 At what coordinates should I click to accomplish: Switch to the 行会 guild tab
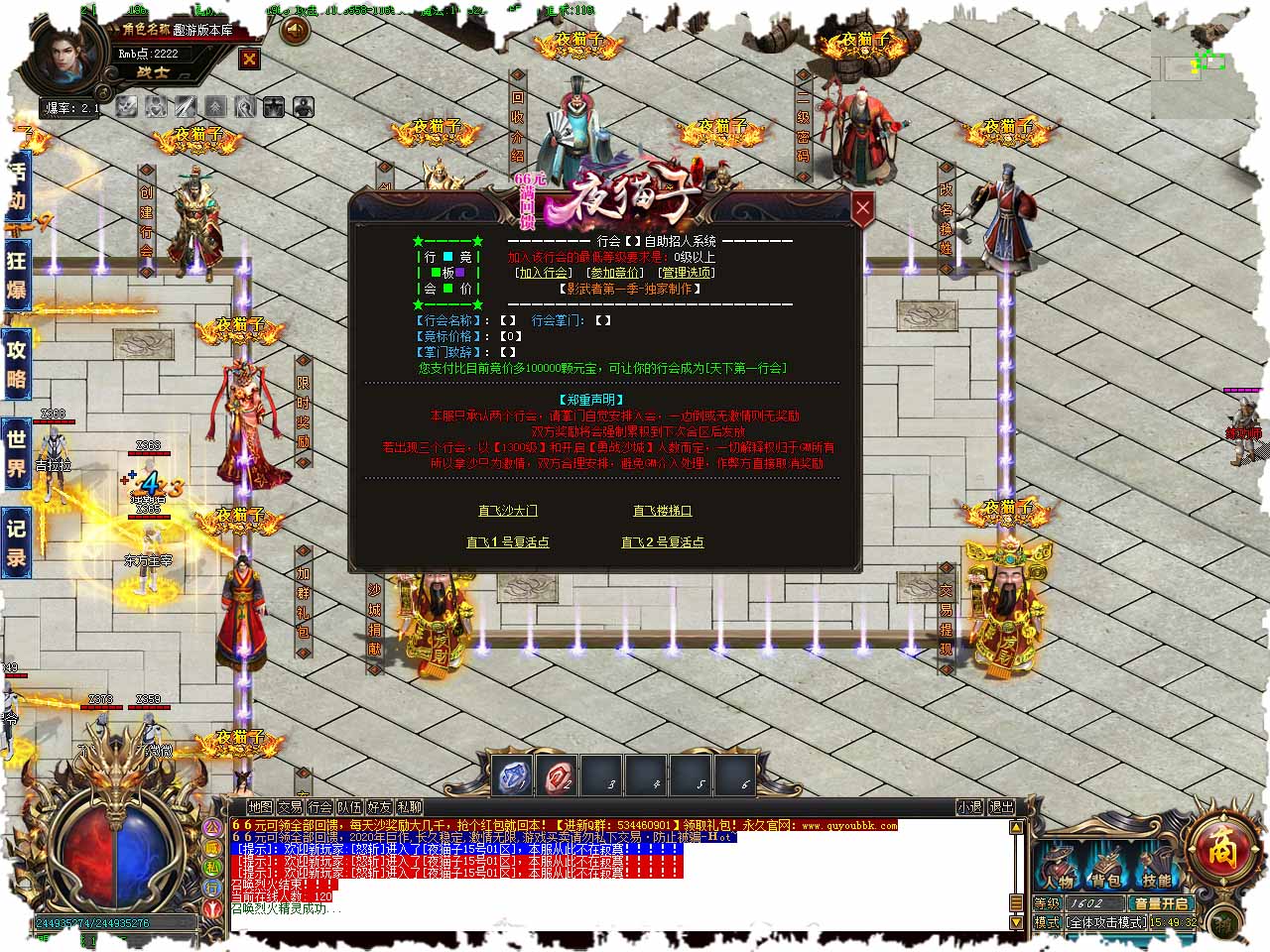pos(319,807)
